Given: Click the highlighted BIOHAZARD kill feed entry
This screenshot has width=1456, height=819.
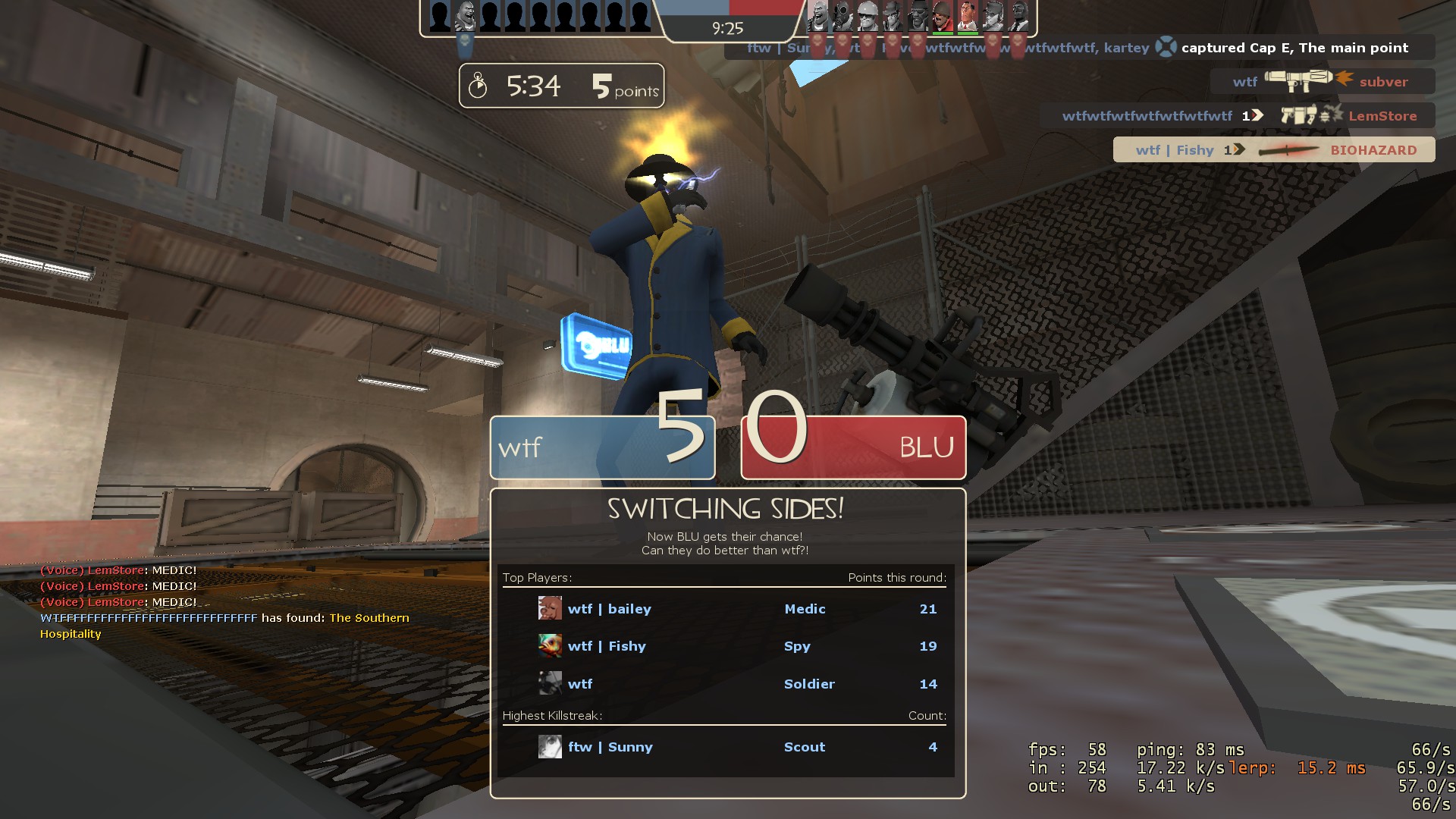Looking at the screenshot, I should [1274, 150].
